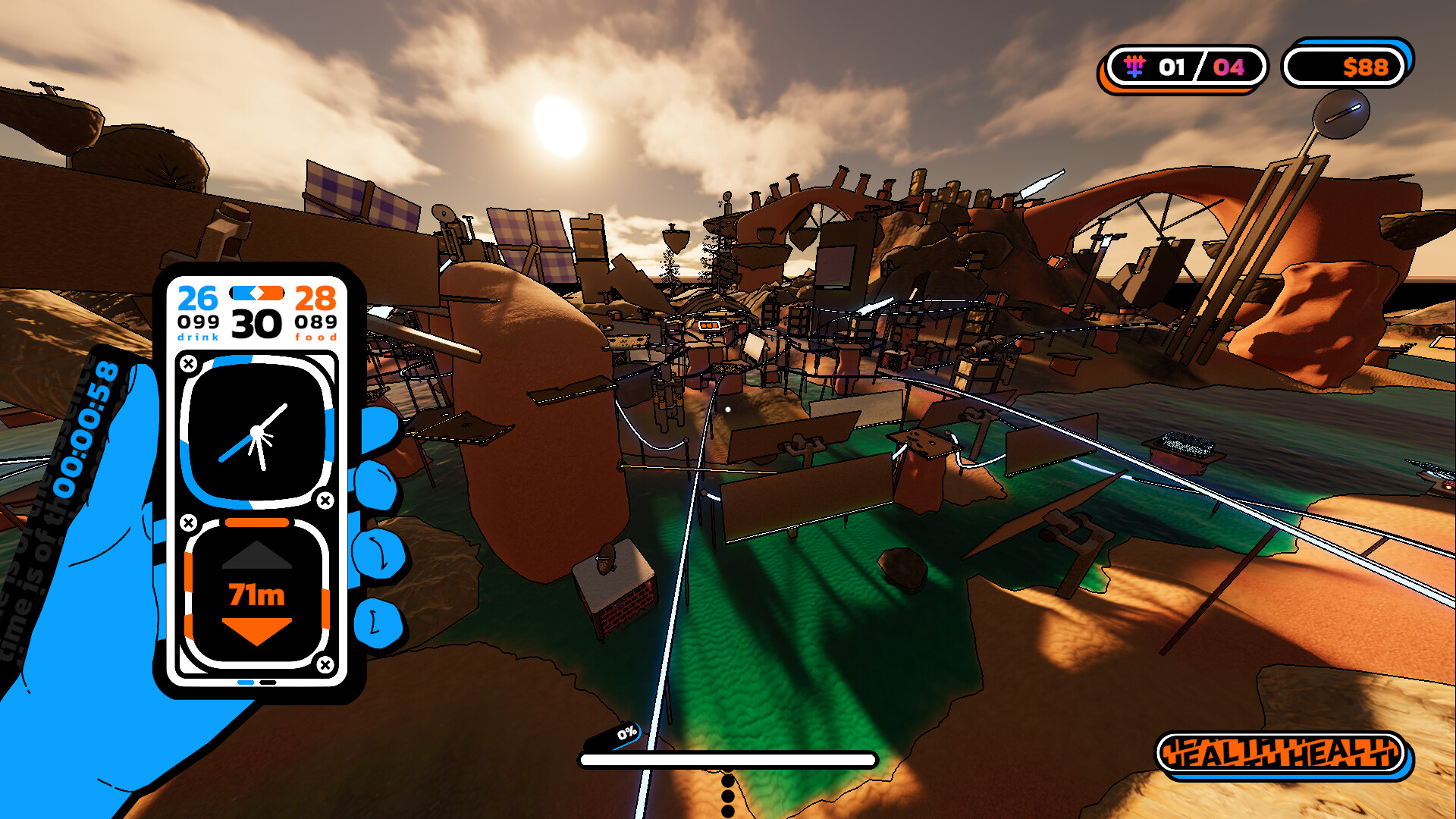Open the compass gauge at top right
The image size is (1456, 819).
tap(1339, 115)
